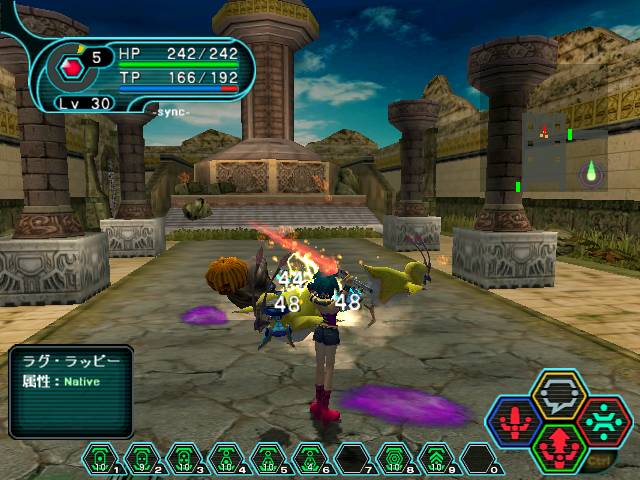The width and height of the screenshot is (640, 480).
Task: Trigger the chevron icon in quick-slot 9
Action: (x=435, y=459)
